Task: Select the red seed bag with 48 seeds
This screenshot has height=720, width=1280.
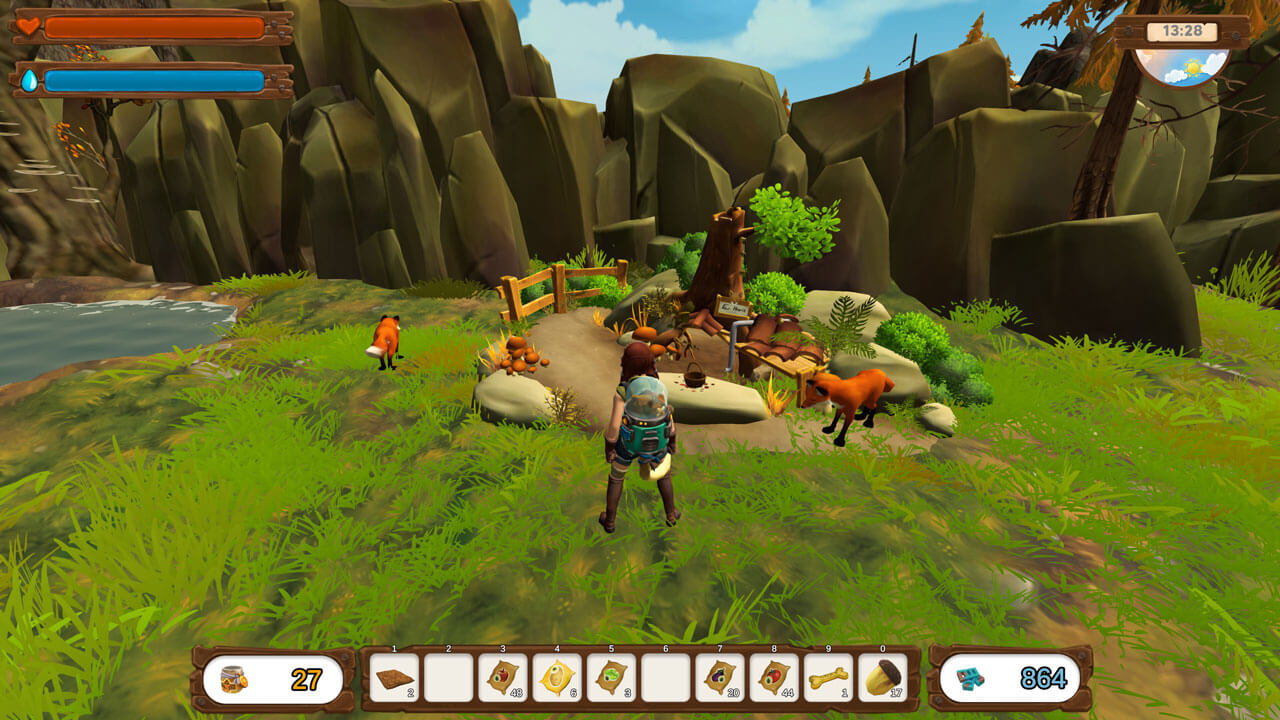Action: pos(502,678)
